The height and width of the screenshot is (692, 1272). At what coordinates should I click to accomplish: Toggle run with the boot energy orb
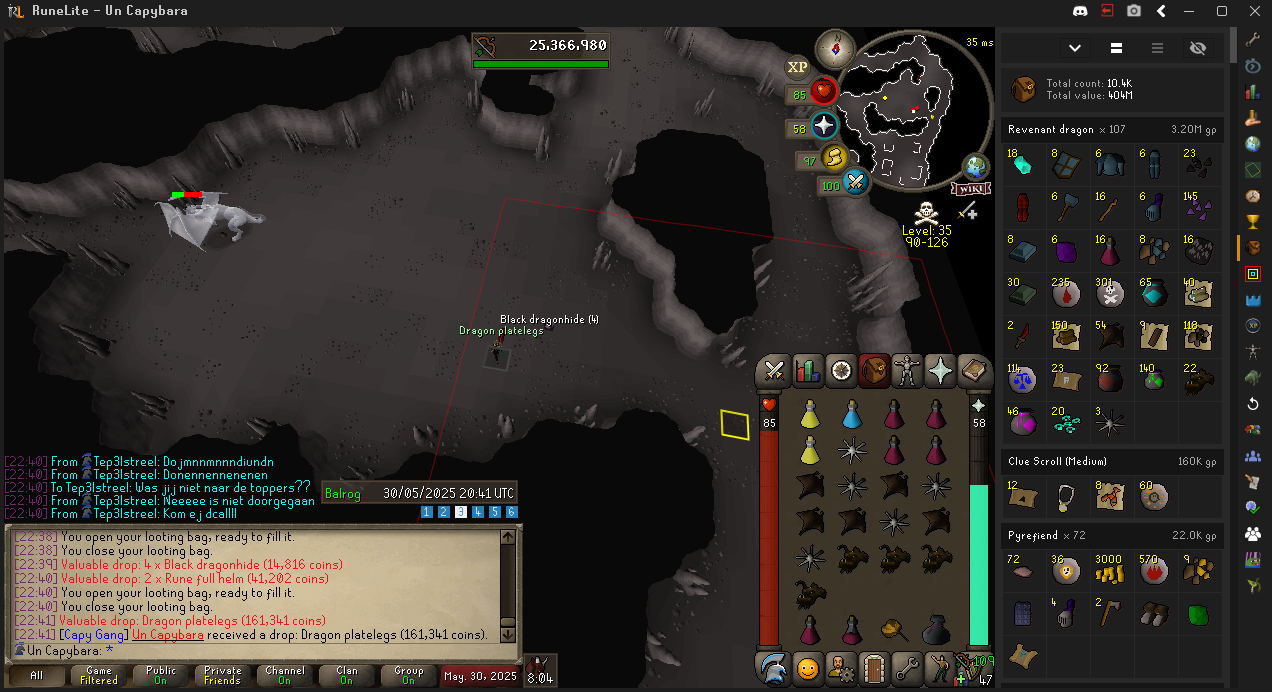(834, 158)
